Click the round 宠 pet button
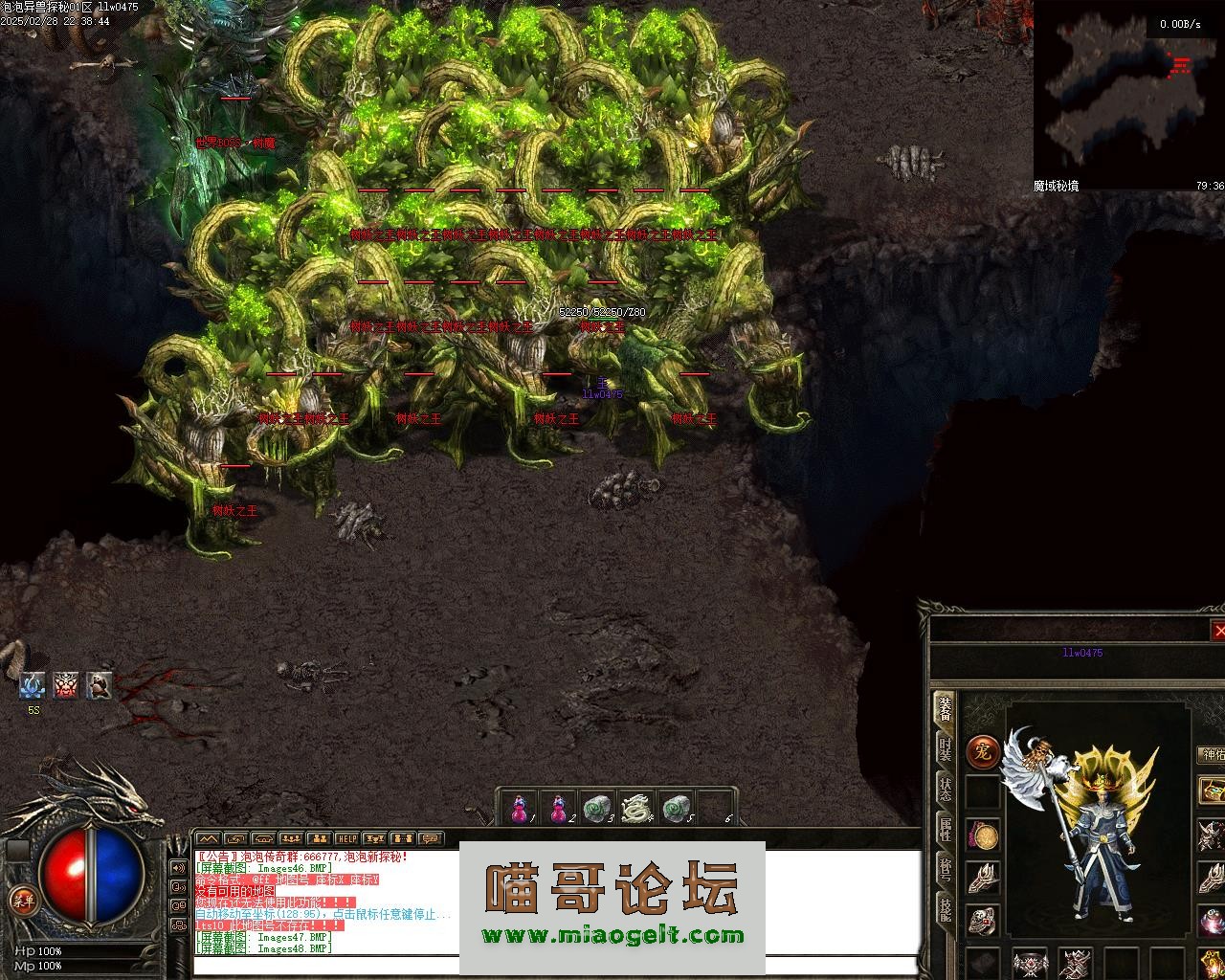 (982, 752)
